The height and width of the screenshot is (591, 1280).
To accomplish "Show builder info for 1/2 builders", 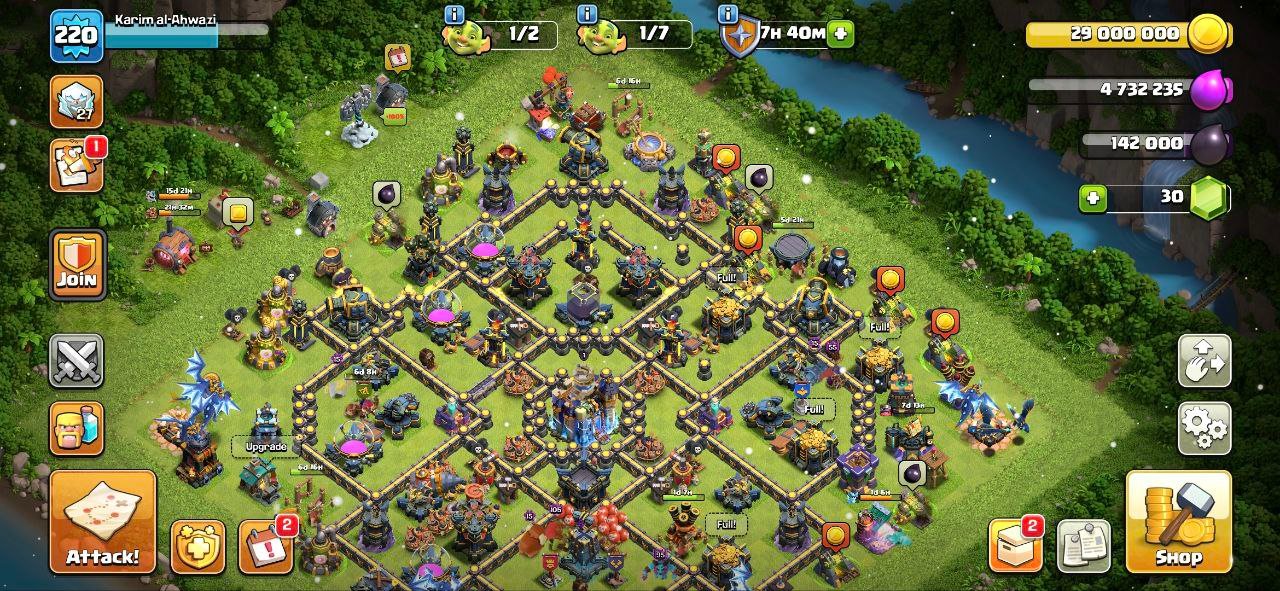I will coord(455,14).
